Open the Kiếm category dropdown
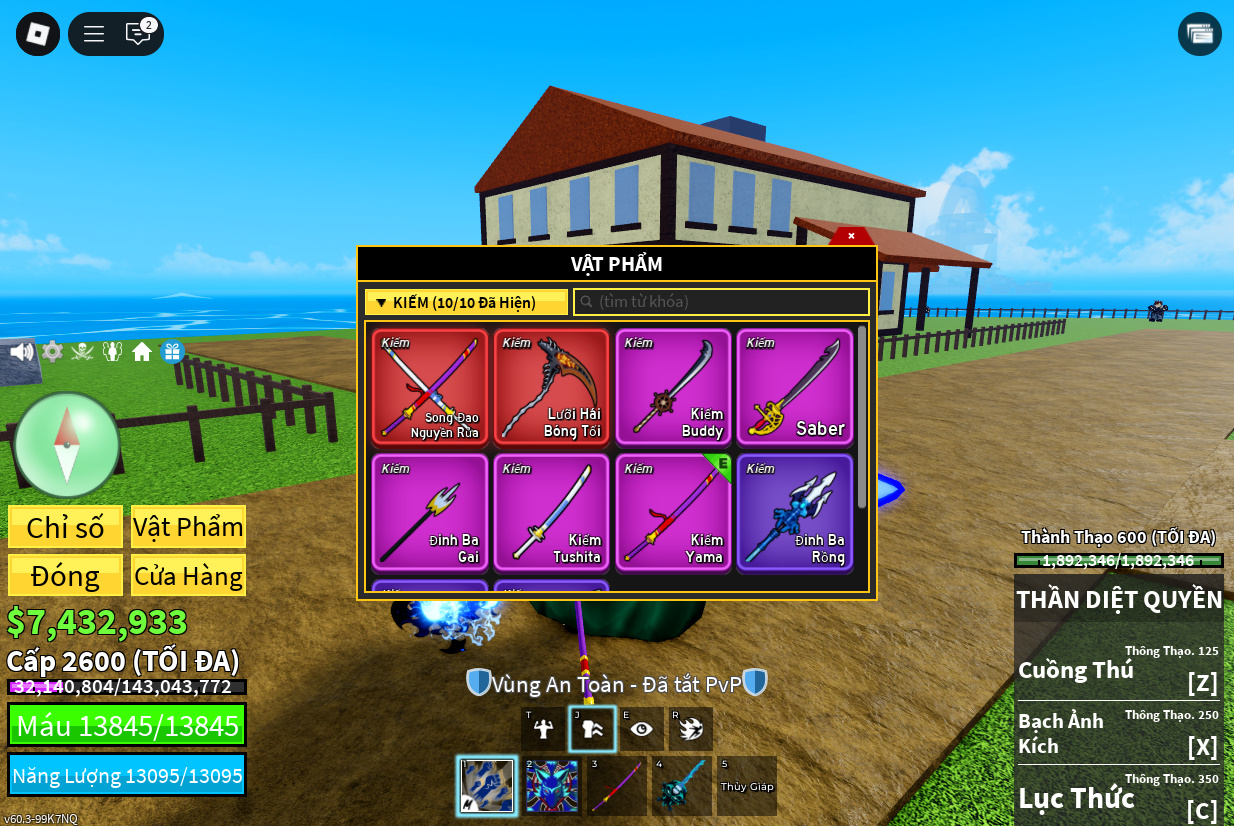The height and width of the screenshot is (826, 1234). 466,302
